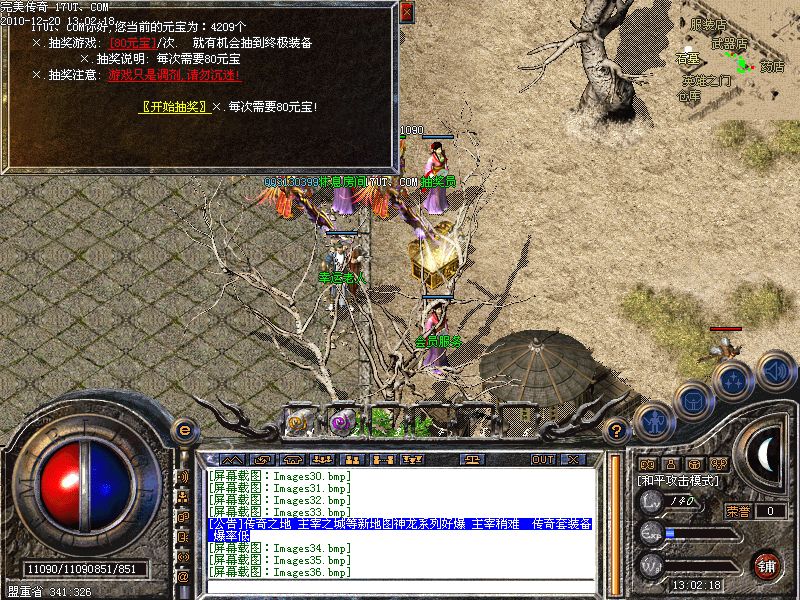
Task: Click the round 'e' button beside the health orb
Action: click(183, 429)
